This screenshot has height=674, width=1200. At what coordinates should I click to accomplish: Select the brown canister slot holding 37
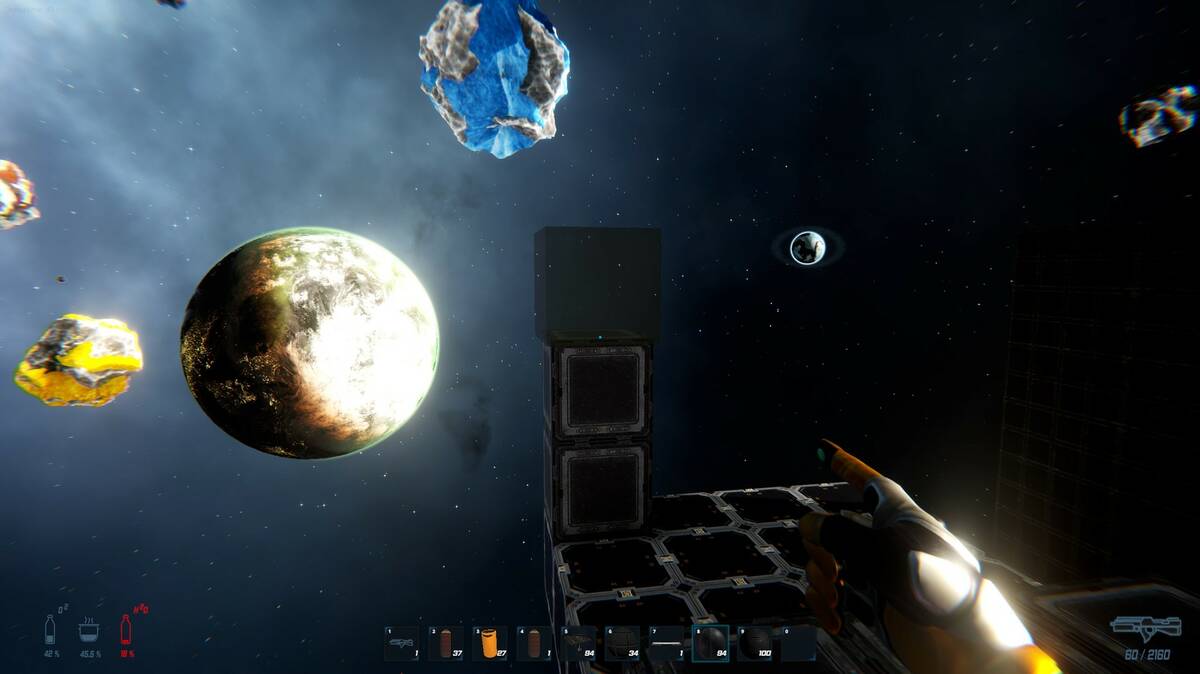pyautogui.click(x=445, y=643)
